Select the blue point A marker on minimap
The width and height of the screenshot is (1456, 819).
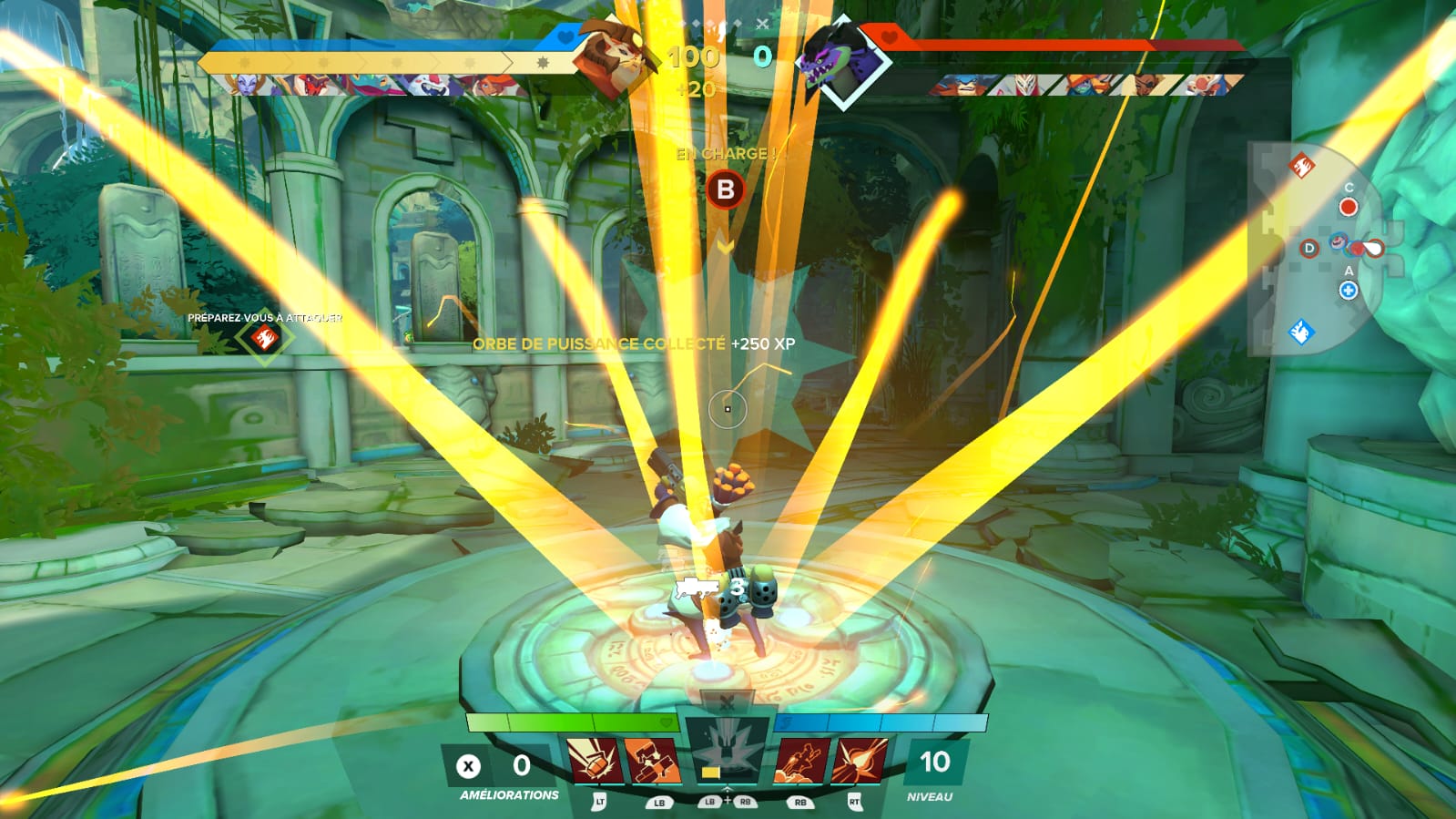coord(1349,291)
